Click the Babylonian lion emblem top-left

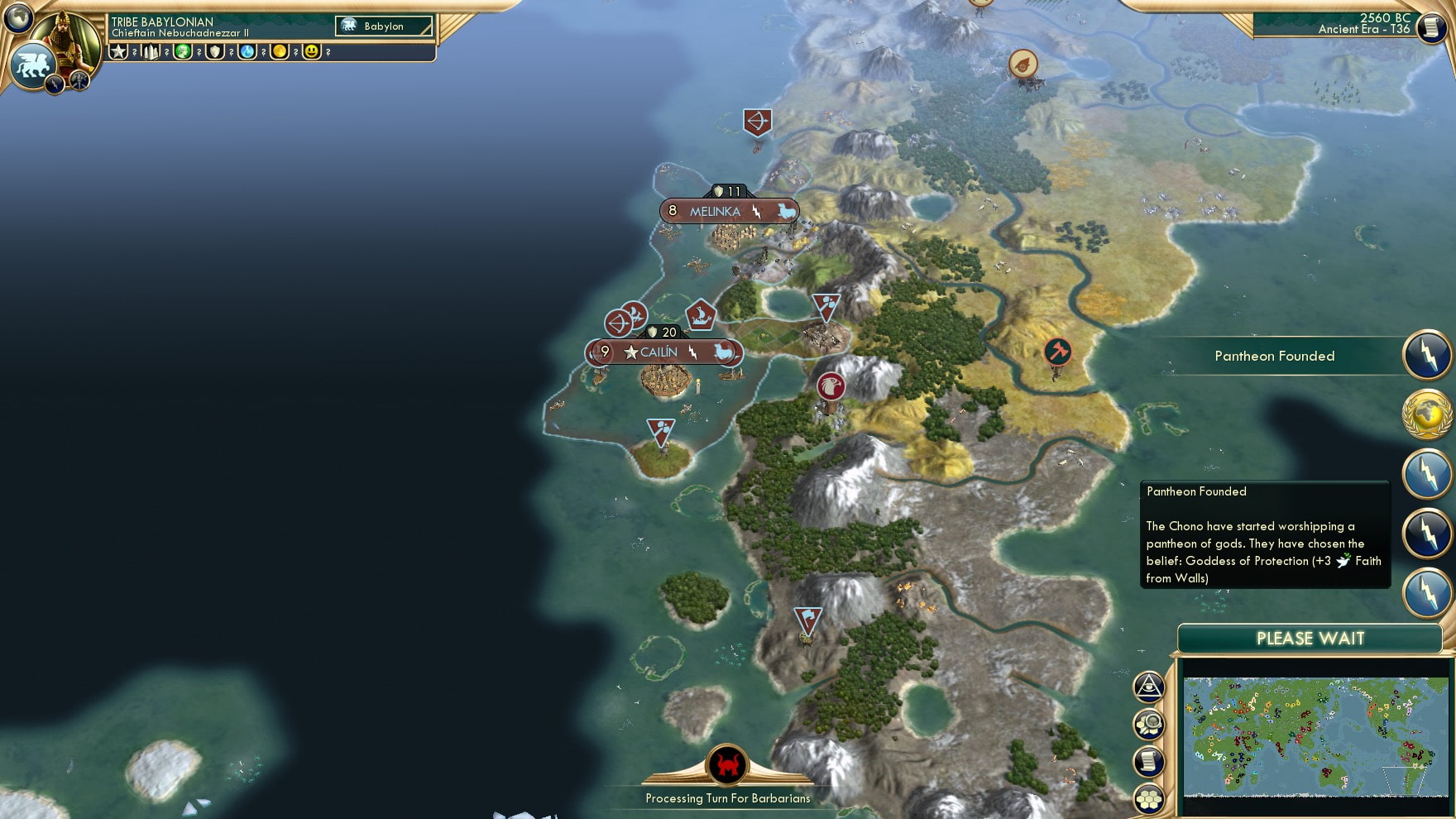(x=33, y=64)
